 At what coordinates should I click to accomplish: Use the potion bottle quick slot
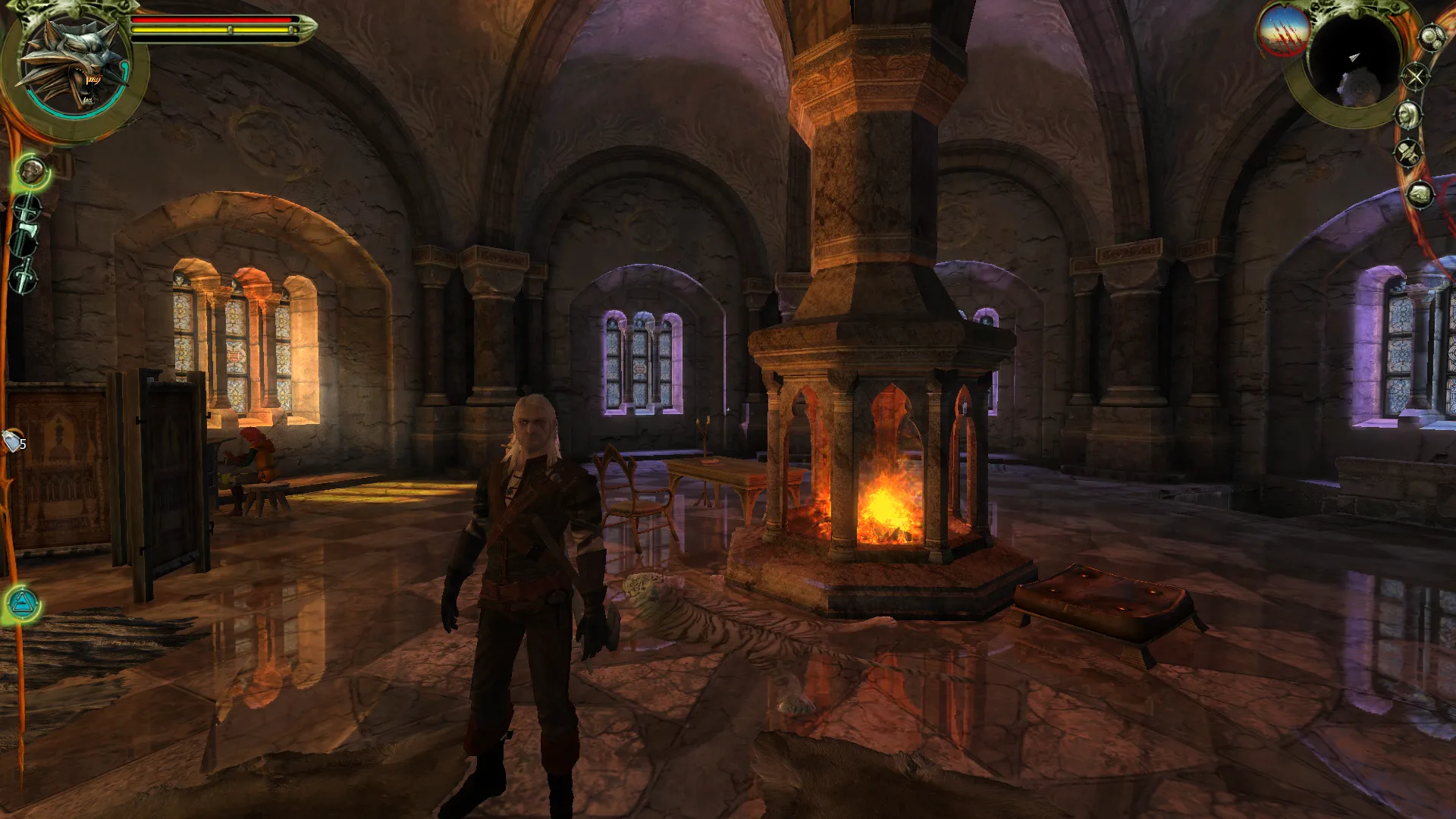13,441
